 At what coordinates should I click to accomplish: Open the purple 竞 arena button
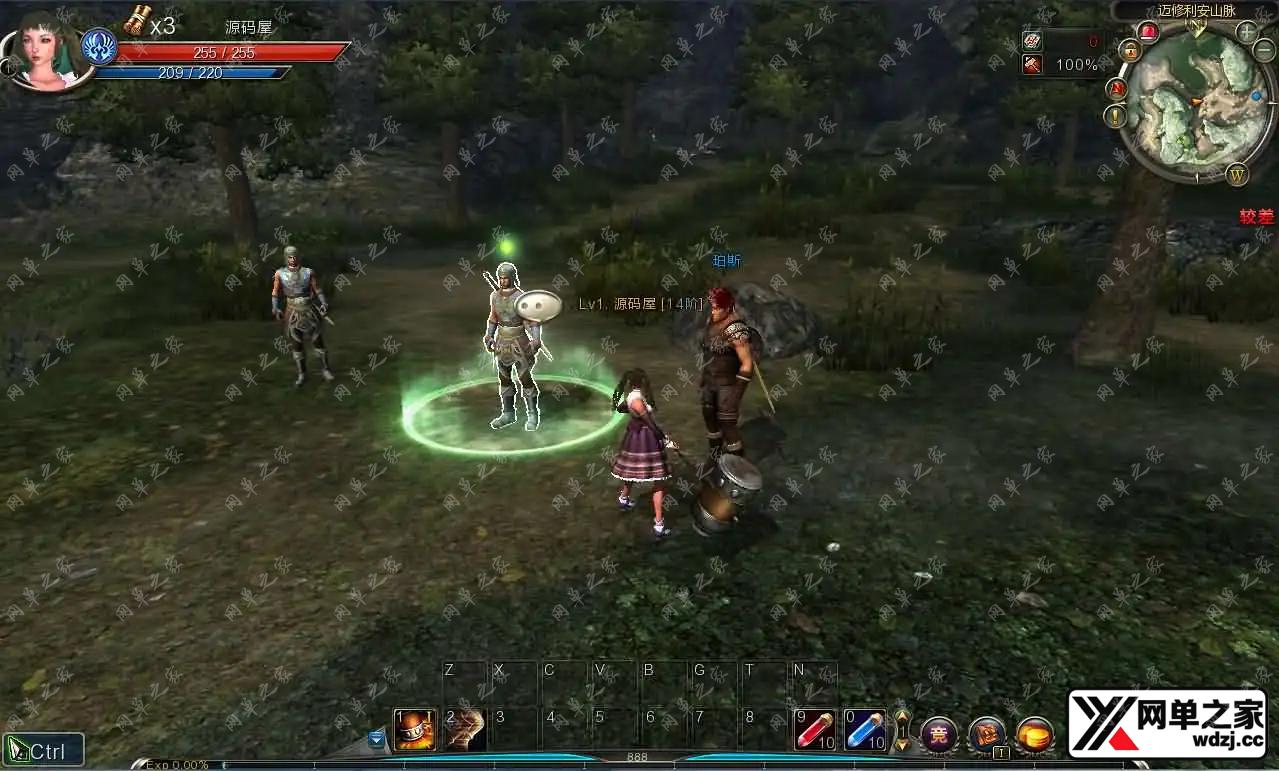pos(939,735)
